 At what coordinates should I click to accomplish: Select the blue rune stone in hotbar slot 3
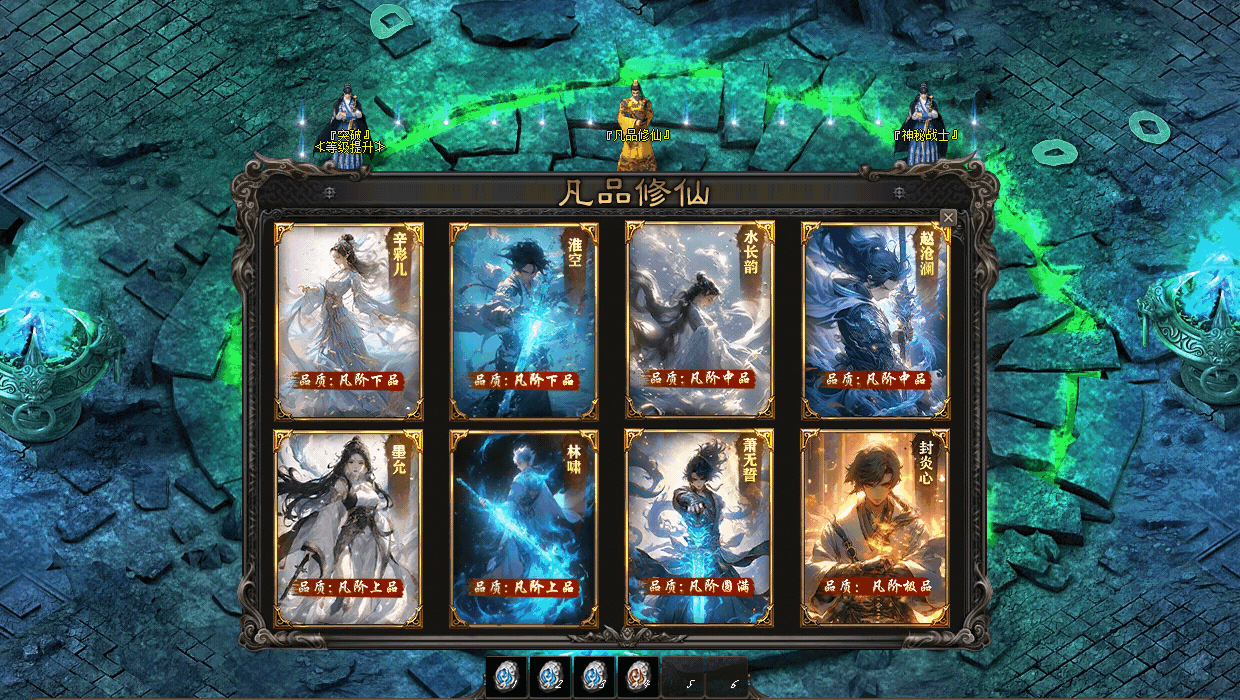pos(594,677)
